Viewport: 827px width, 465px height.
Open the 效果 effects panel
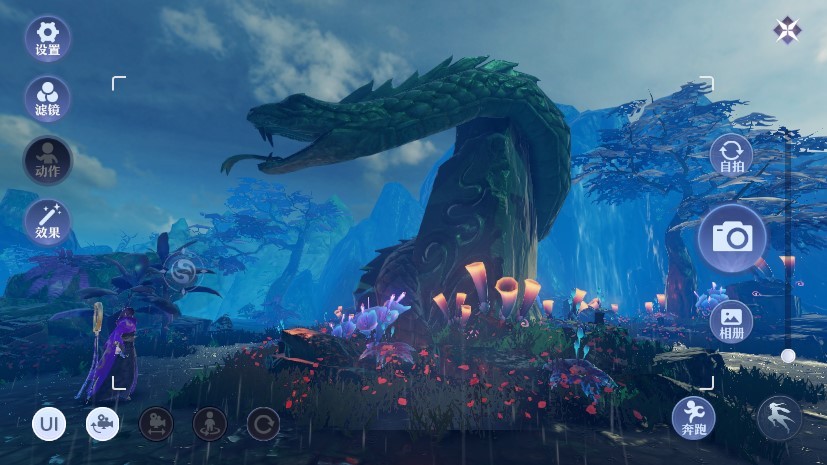tap(47, 222)
